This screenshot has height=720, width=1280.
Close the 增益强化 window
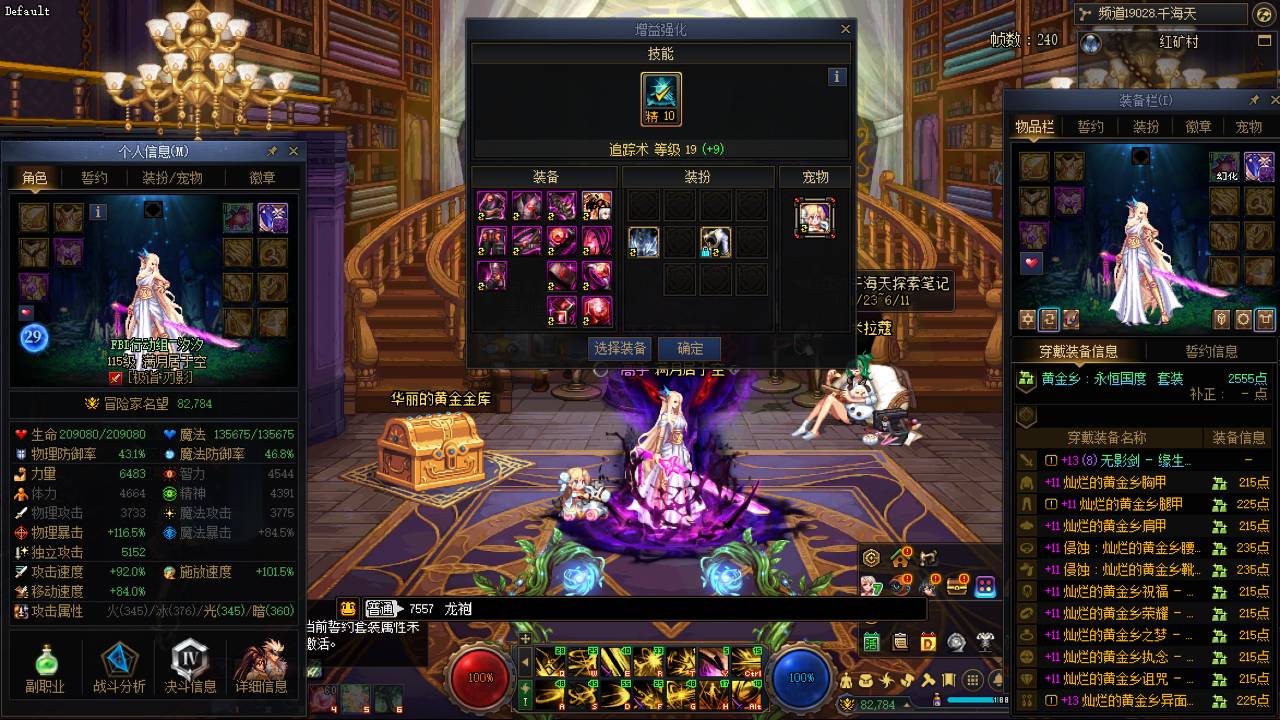[x=845, y=30]
